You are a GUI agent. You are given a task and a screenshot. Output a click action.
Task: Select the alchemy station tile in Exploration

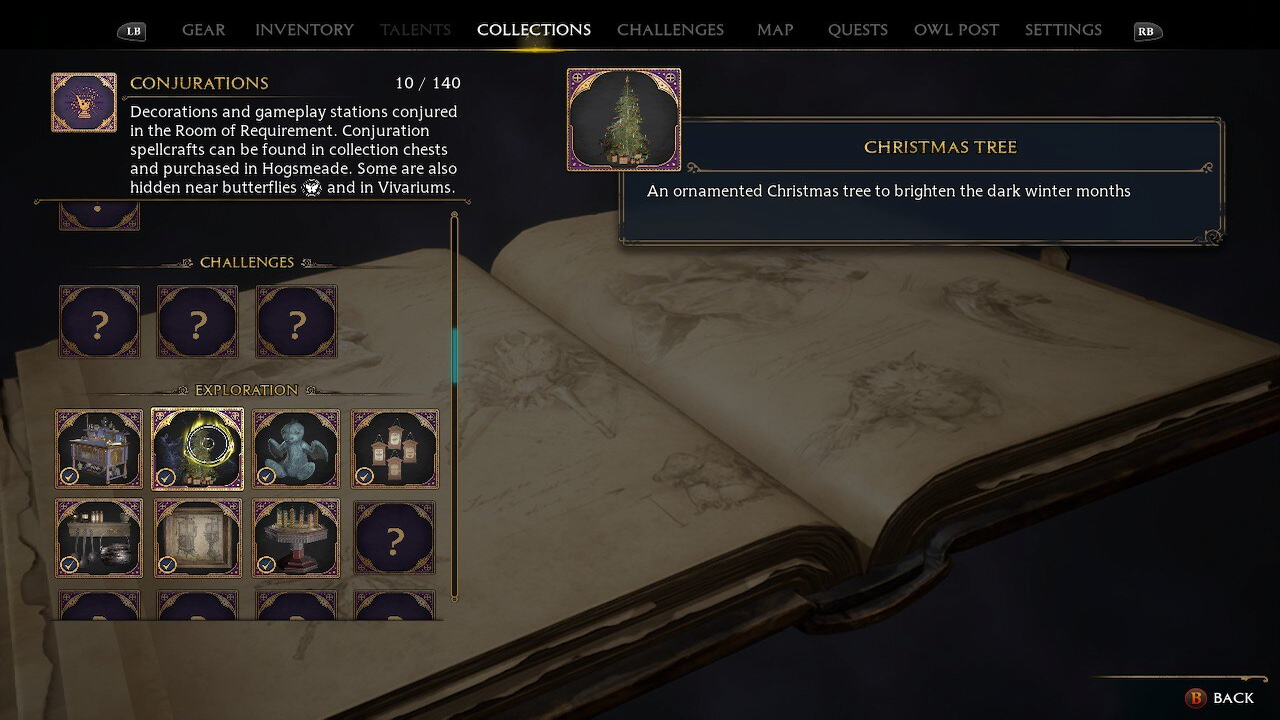(x=99, y=448)
